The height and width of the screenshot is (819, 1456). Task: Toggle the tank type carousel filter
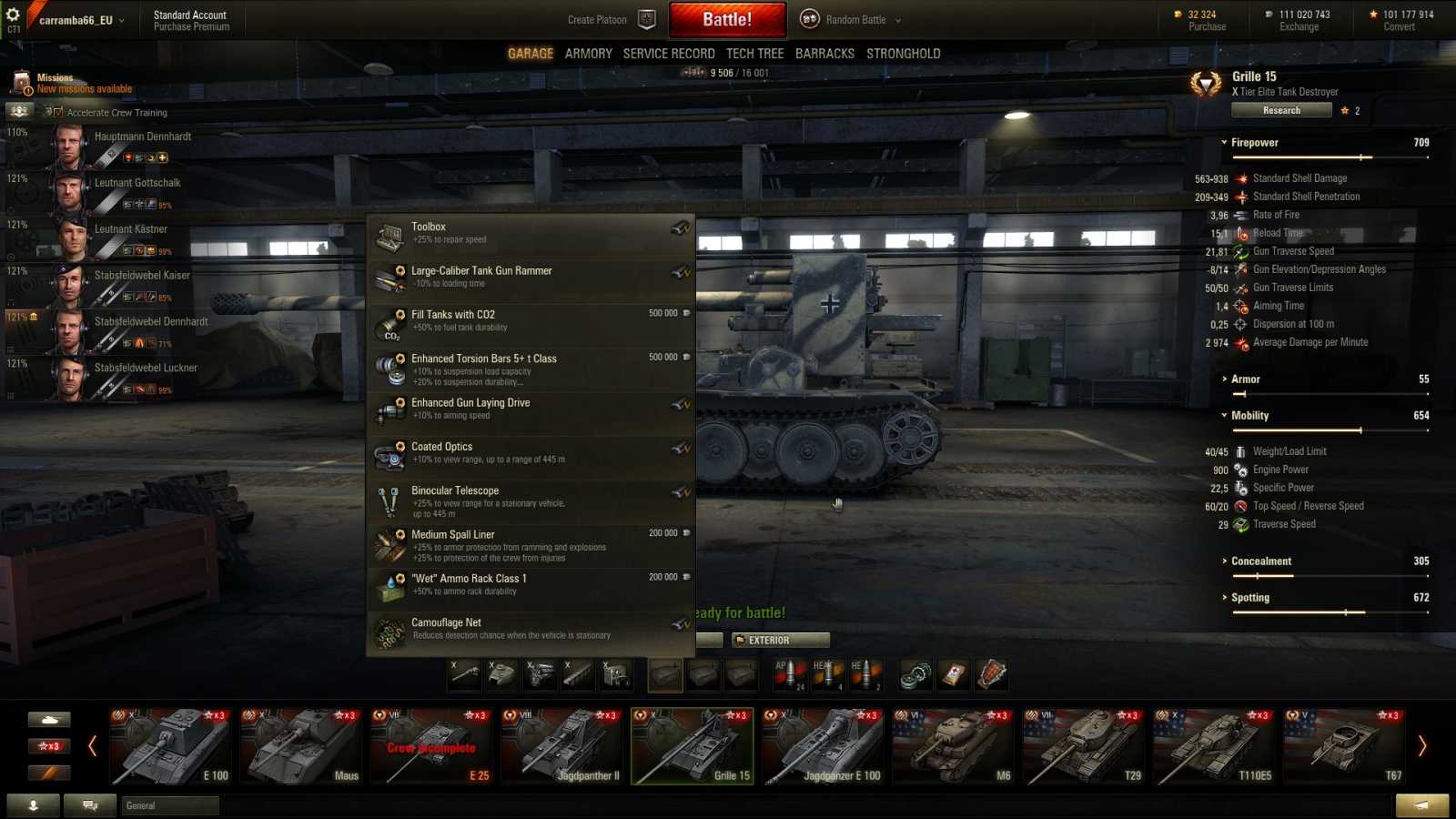tap(50, 719)
